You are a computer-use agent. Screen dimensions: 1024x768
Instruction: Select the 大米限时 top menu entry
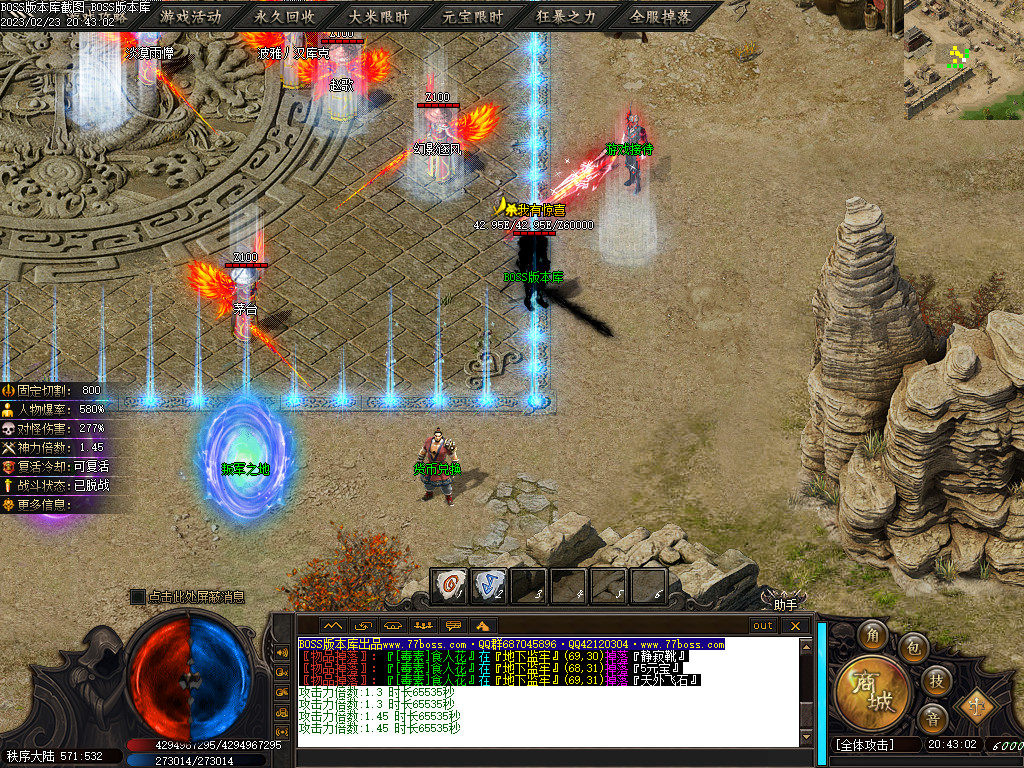click(379, 17)
